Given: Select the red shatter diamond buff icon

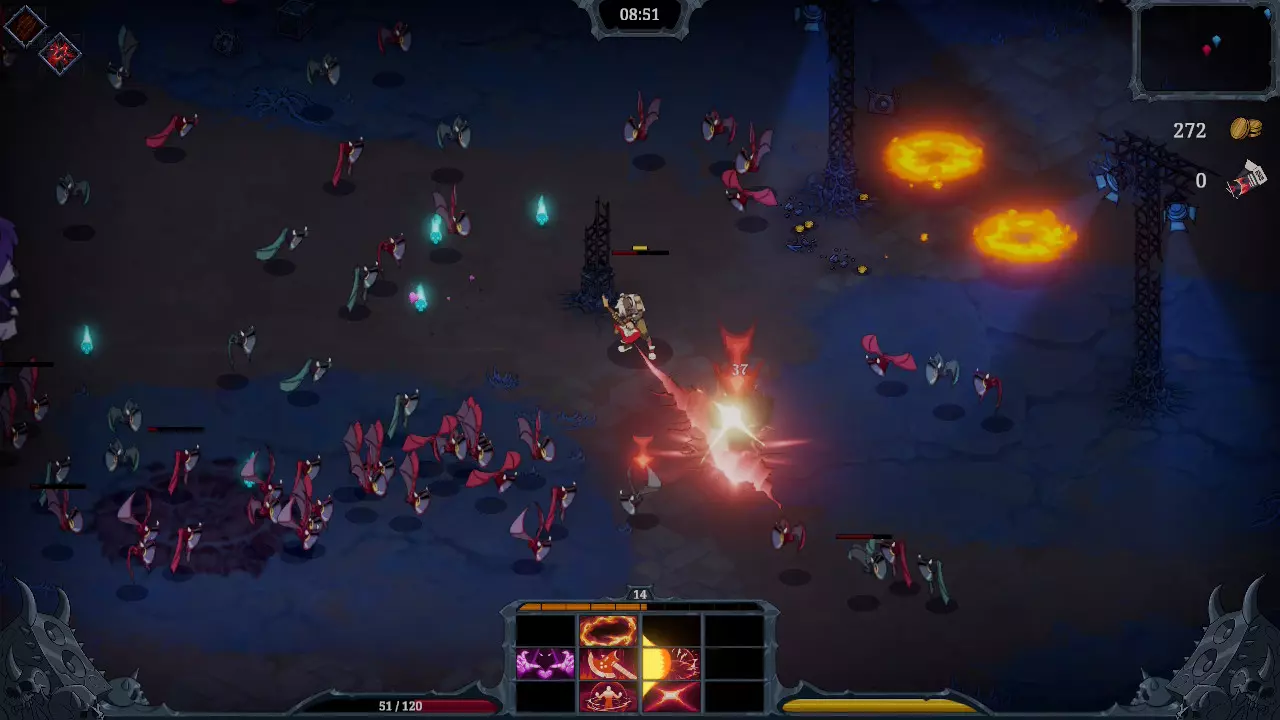Looking at the screenshot, I should (59, 54).
